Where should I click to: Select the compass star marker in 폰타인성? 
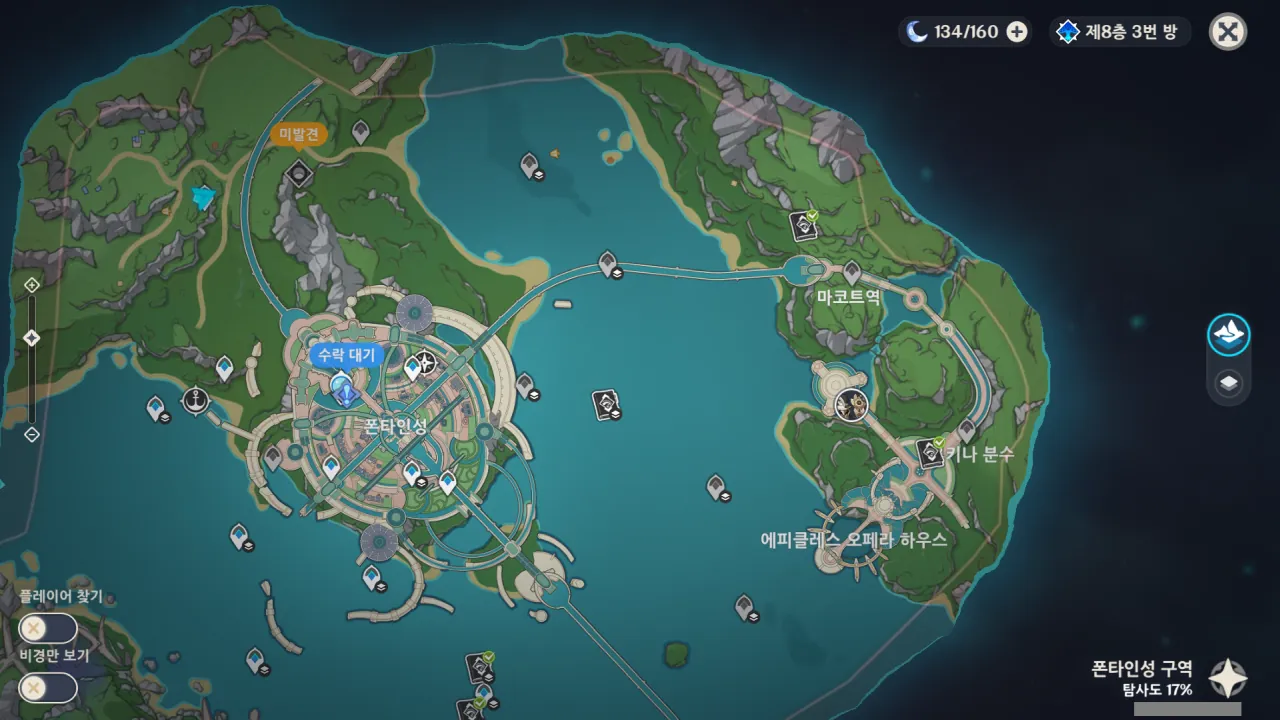[427, 363]
